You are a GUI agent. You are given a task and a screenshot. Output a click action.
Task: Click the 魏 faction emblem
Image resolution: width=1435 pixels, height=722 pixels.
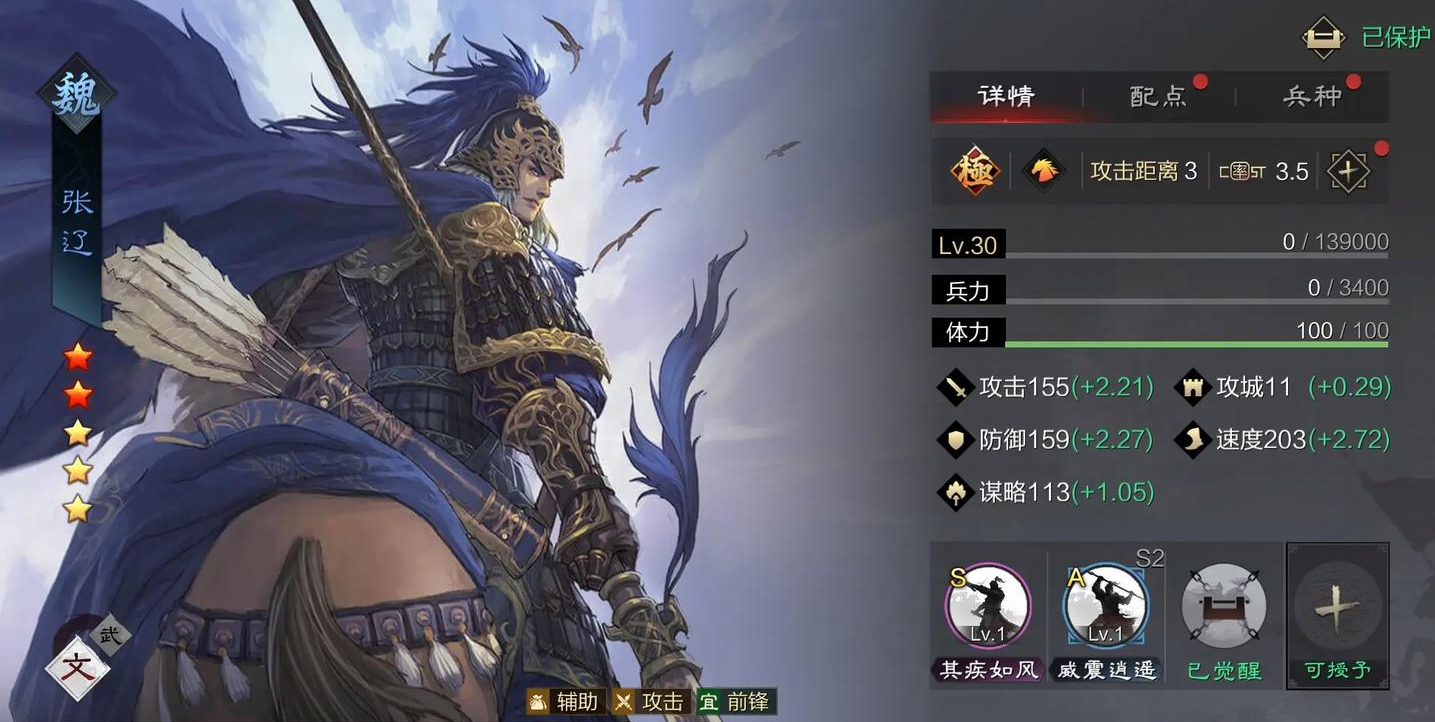coord(77,95)
